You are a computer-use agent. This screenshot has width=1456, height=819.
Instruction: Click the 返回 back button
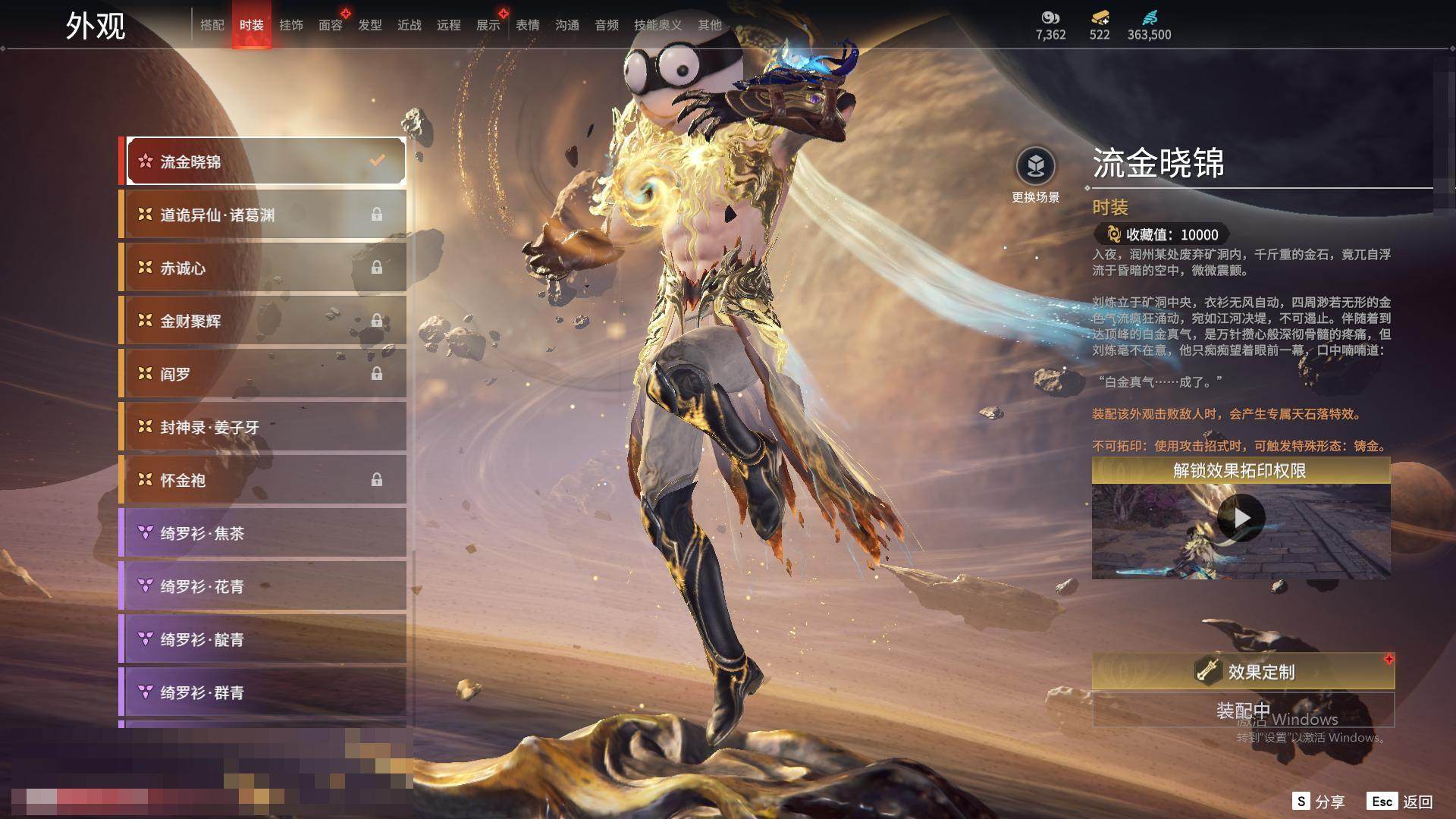click(x=1401, y=802)
